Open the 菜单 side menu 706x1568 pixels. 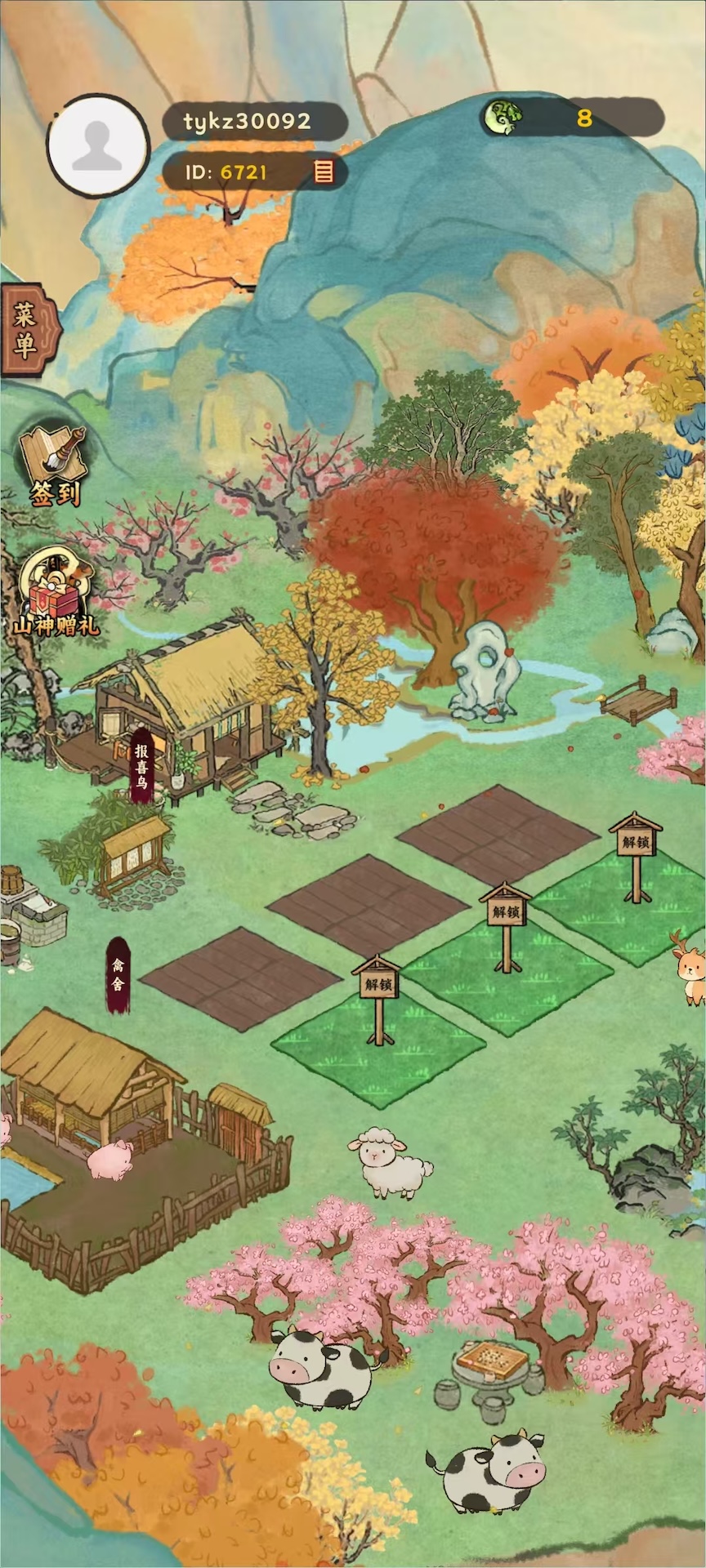pyautogui.click(x=27, y=330)
